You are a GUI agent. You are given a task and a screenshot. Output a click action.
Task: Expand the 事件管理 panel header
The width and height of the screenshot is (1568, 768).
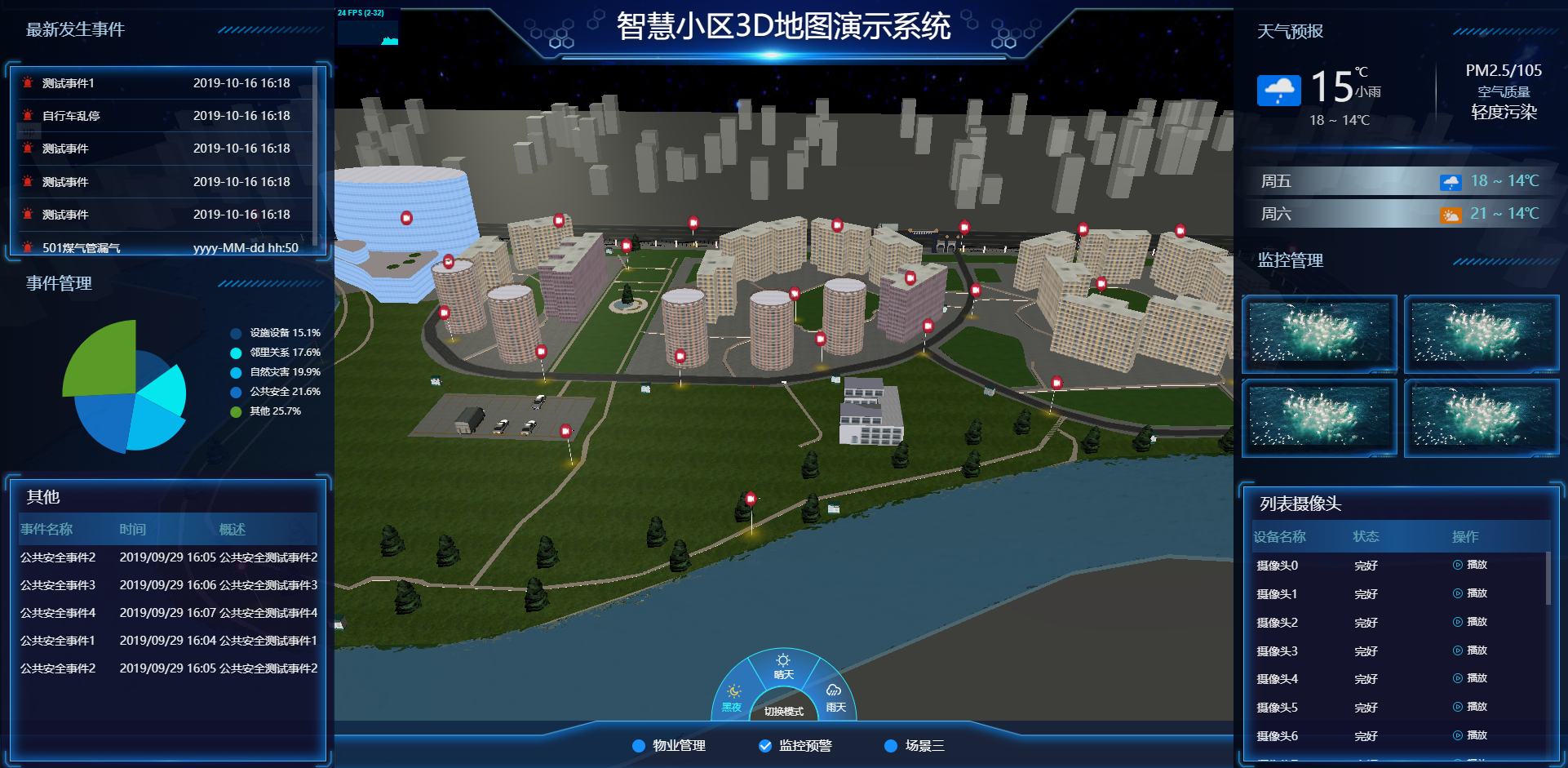[59, 283]
